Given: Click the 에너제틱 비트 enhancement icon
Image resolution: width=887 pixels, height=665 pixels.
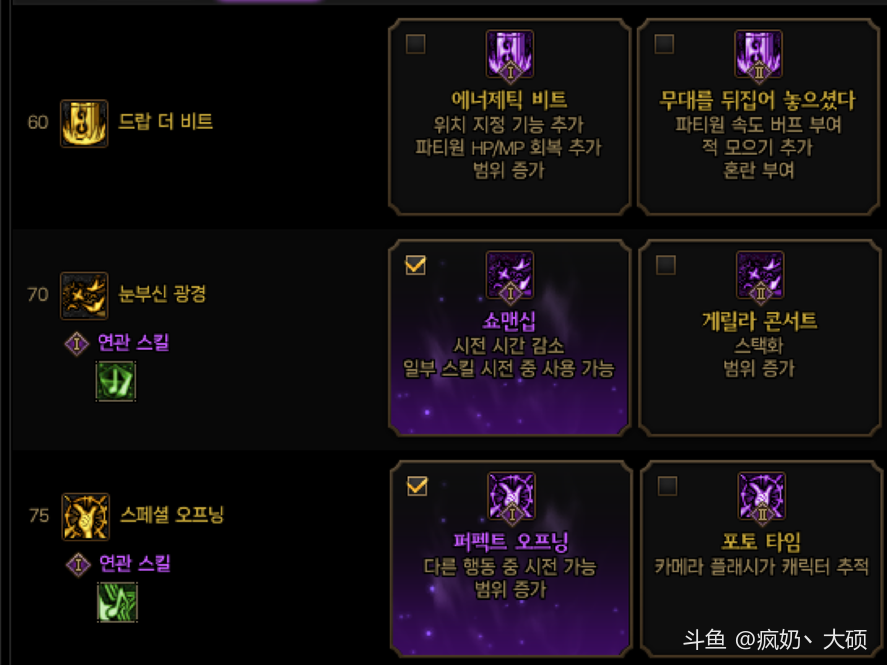Looking at the screenshot, I should tap(510, 55).
